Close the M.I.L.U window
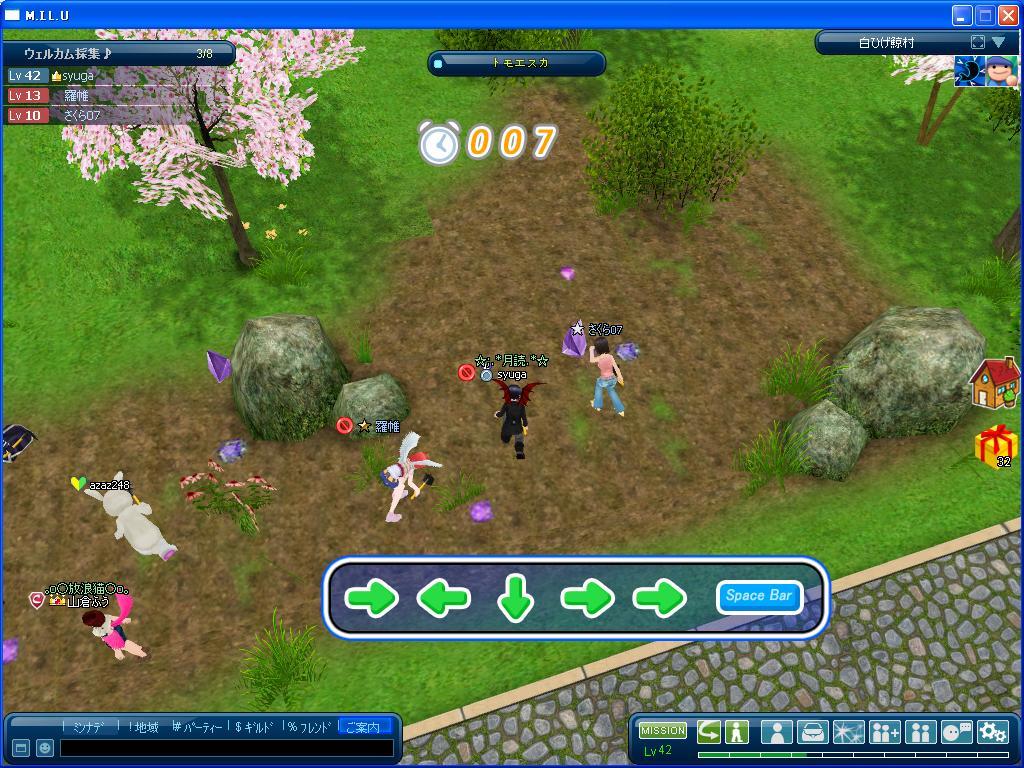 coord(1008,15)
